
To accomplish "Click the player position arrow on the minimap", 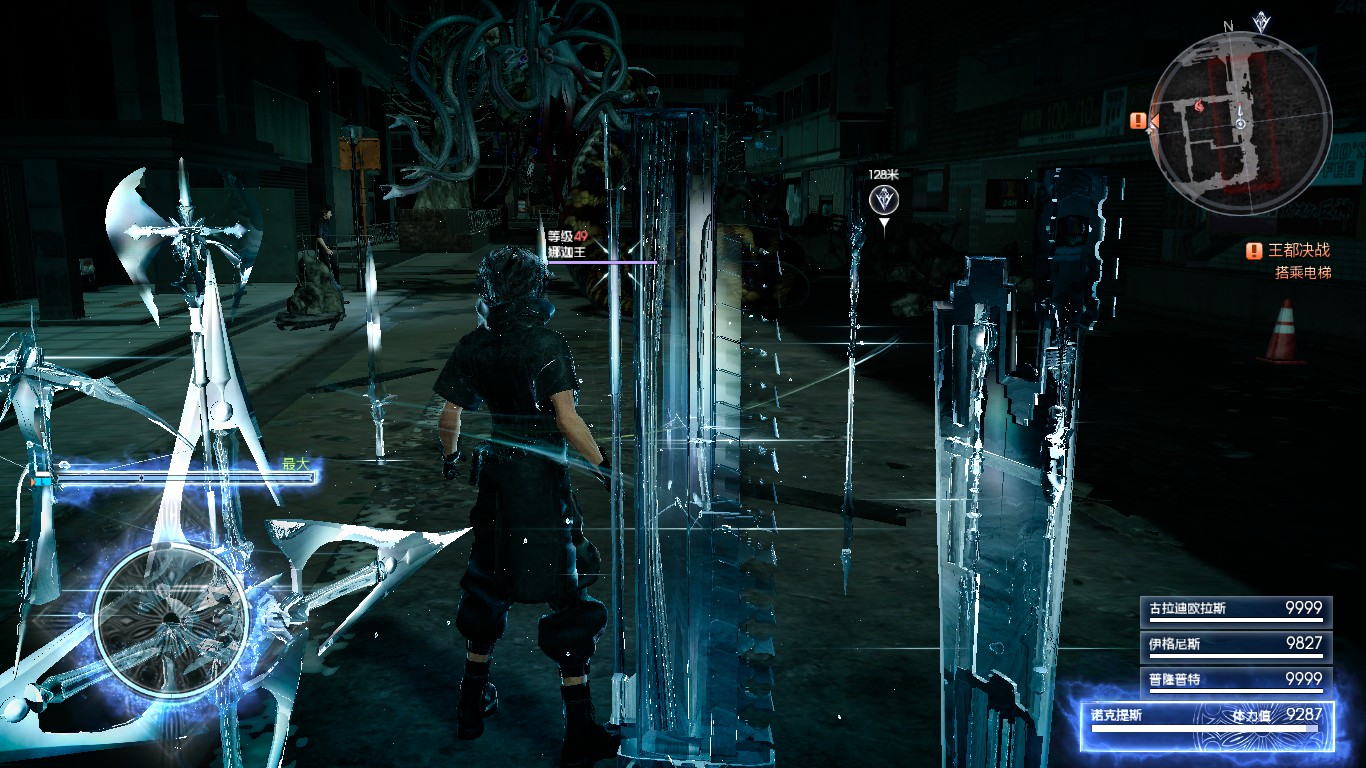I will pos(1240,118).
